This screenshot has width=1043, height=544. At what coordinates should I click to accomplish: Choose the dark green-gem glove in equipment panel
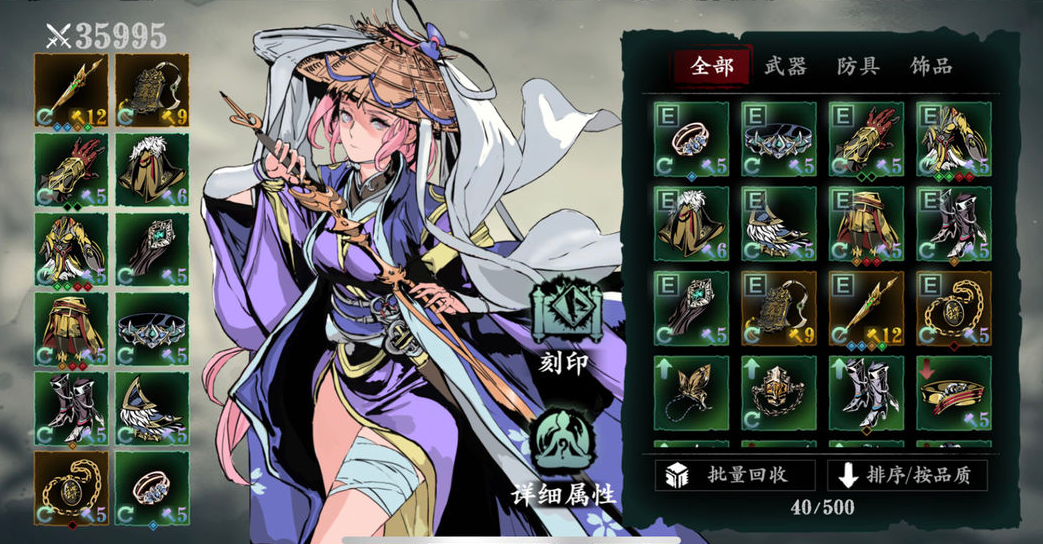pyautogui.click(x=152, y=249)
